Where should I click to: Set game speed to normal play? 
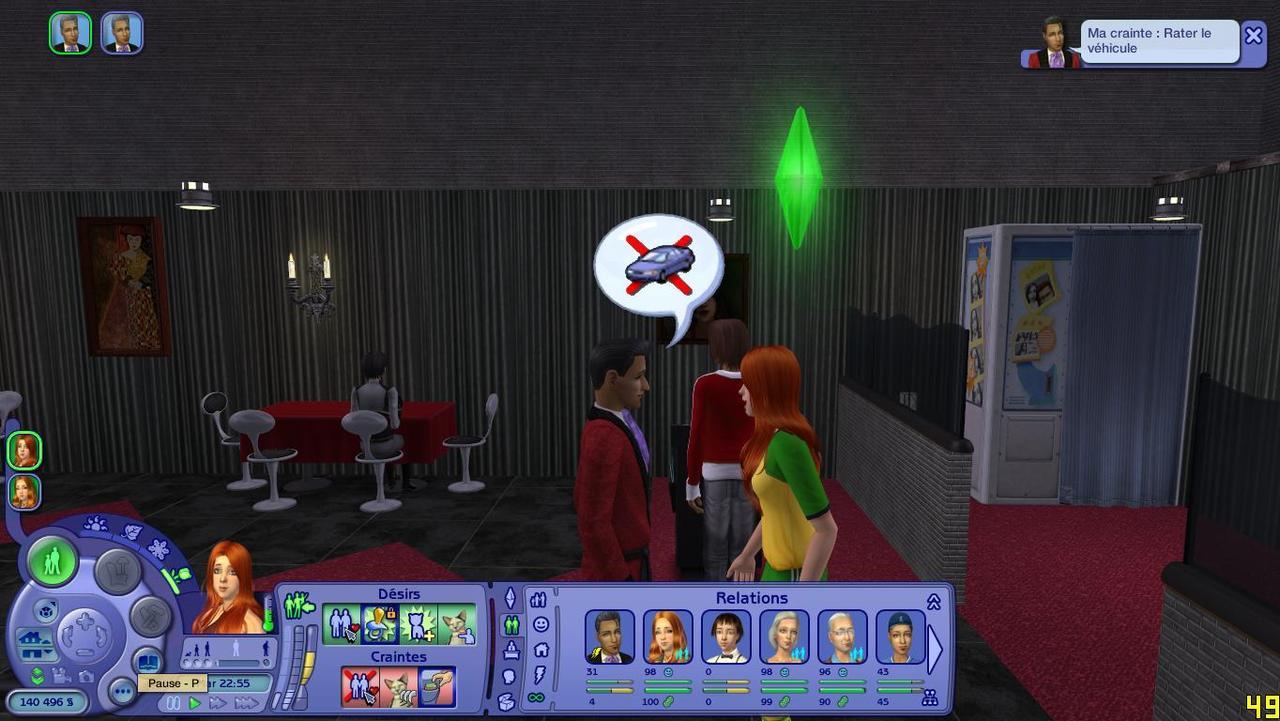coord(195,704)
